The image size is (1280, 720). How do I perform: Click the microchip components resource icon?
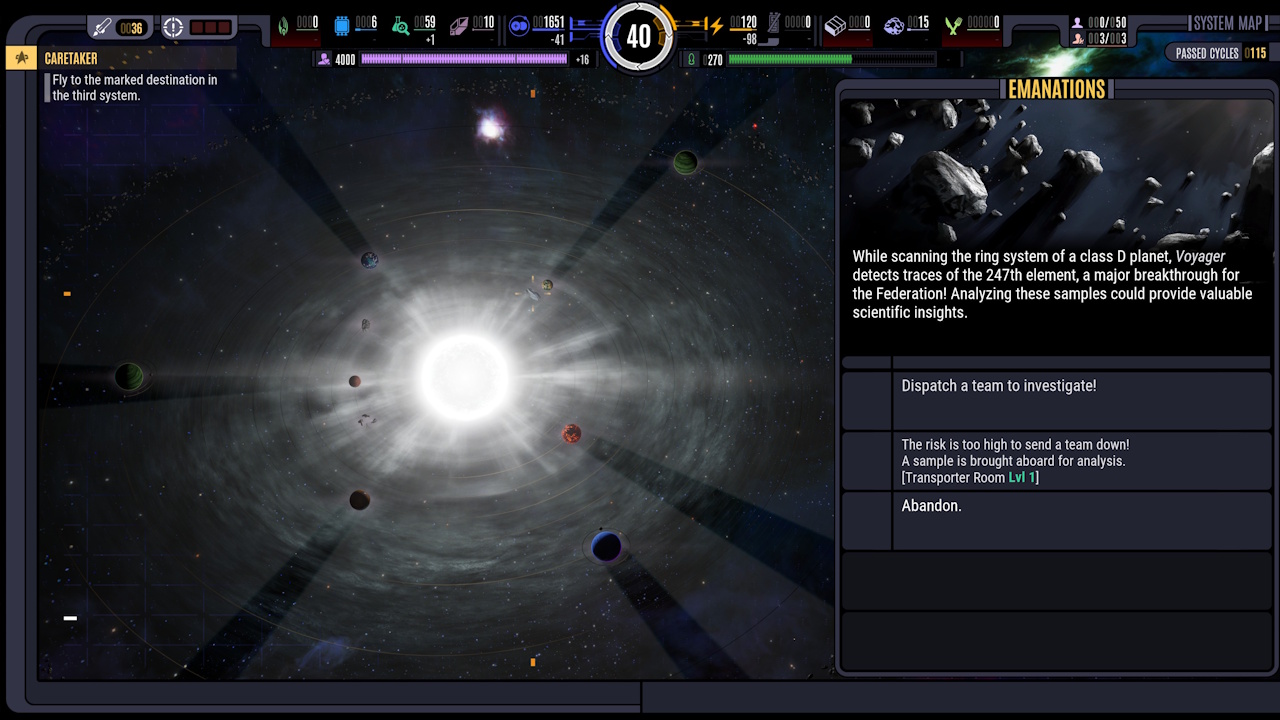click(x=341, y=24)
